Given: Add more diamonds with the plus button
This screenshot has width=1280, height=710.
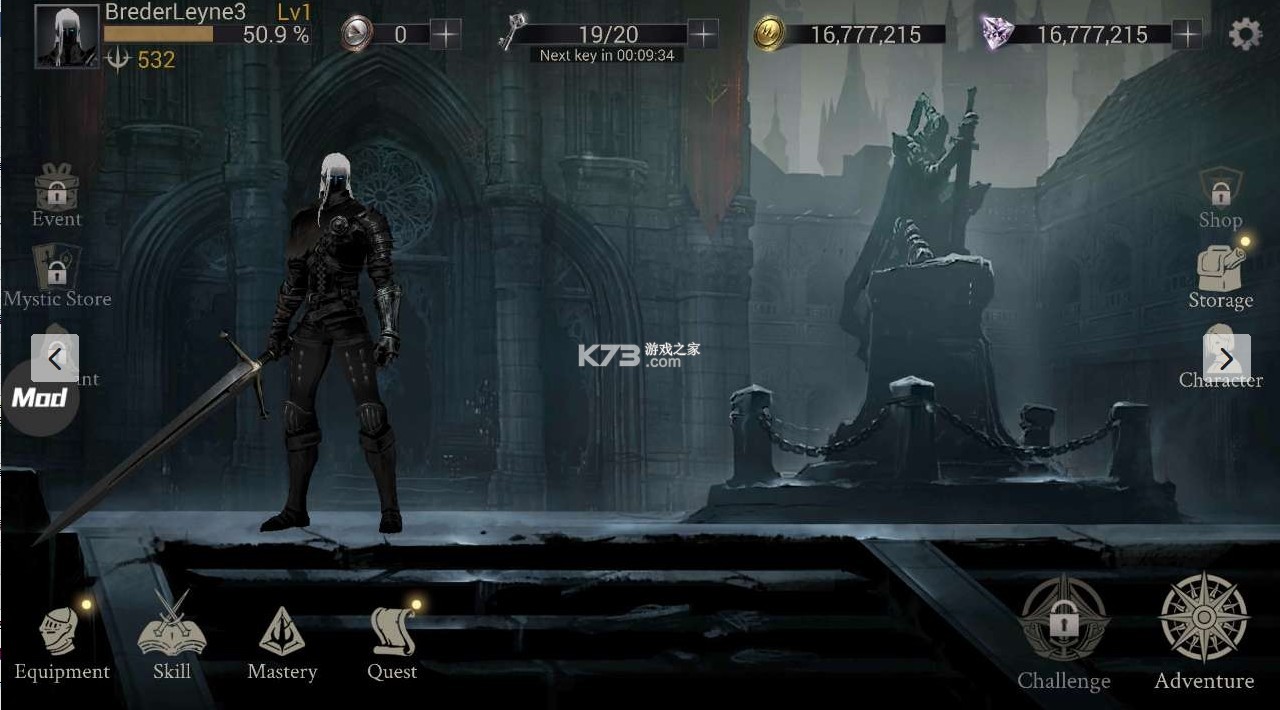Looking at the screenshot, I should click(1187, 35).
